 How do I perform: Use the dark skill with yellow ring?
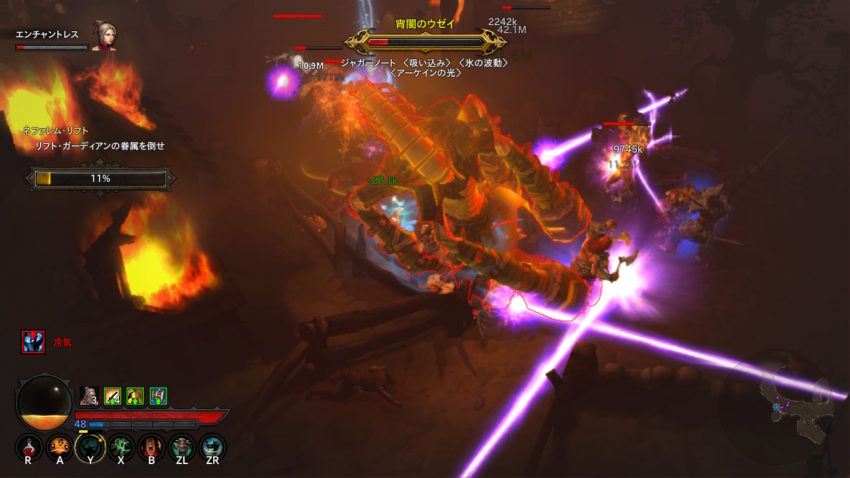coord(90,447)
